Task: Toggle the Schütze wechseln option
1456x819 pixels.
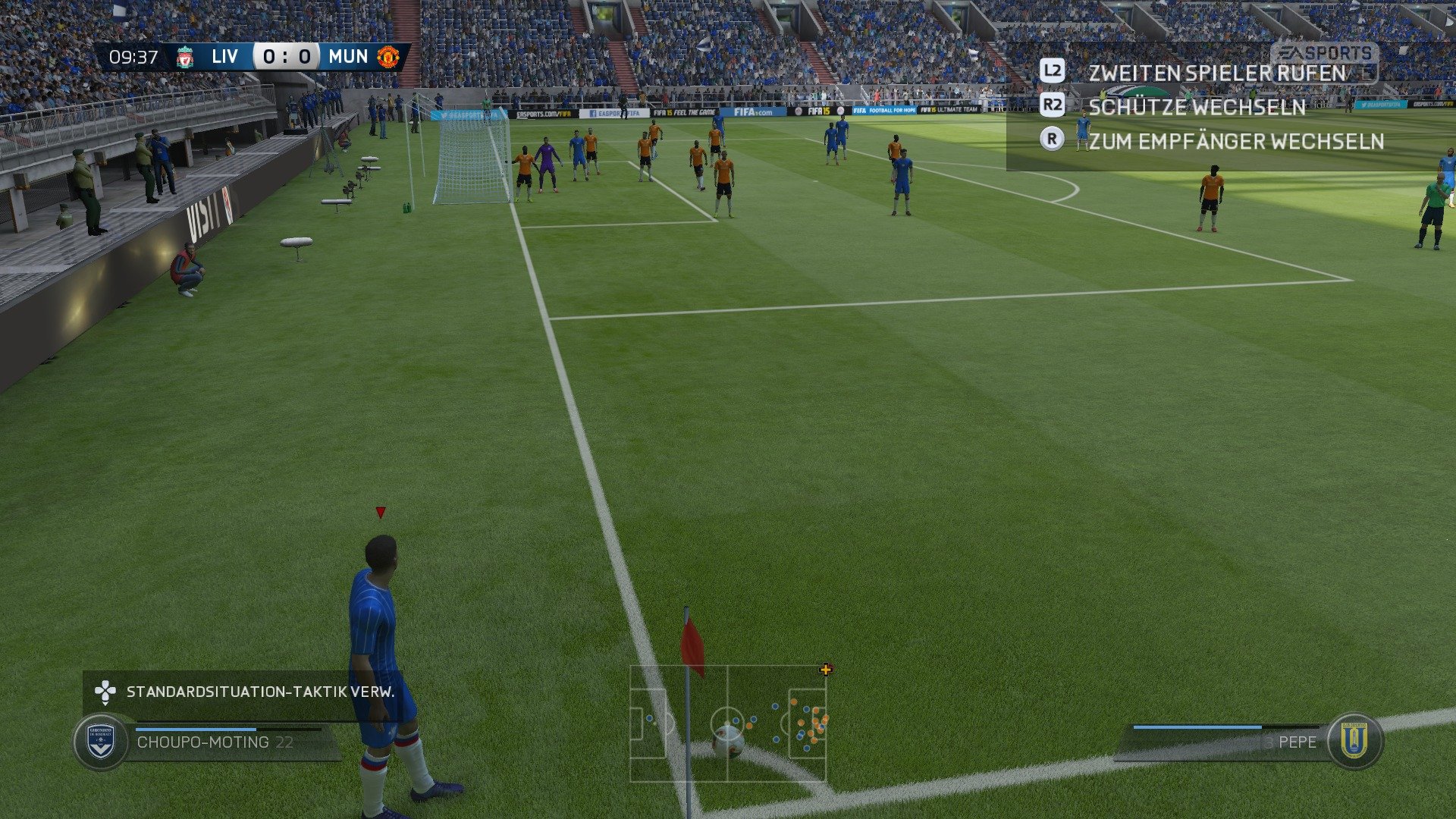Action: pos(1197,107)
